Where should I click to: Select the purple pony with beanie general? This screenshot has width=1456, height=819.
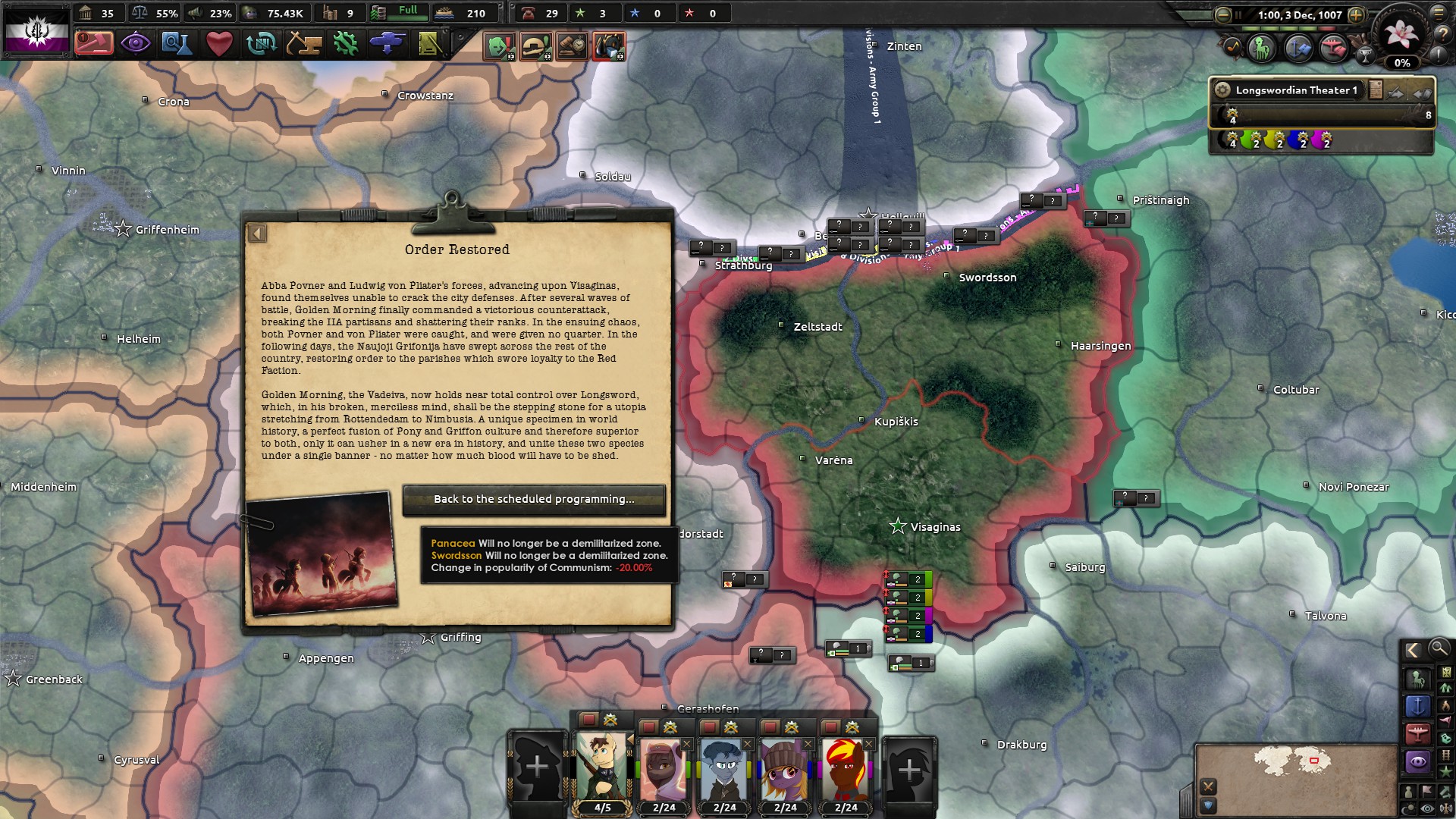784,769
